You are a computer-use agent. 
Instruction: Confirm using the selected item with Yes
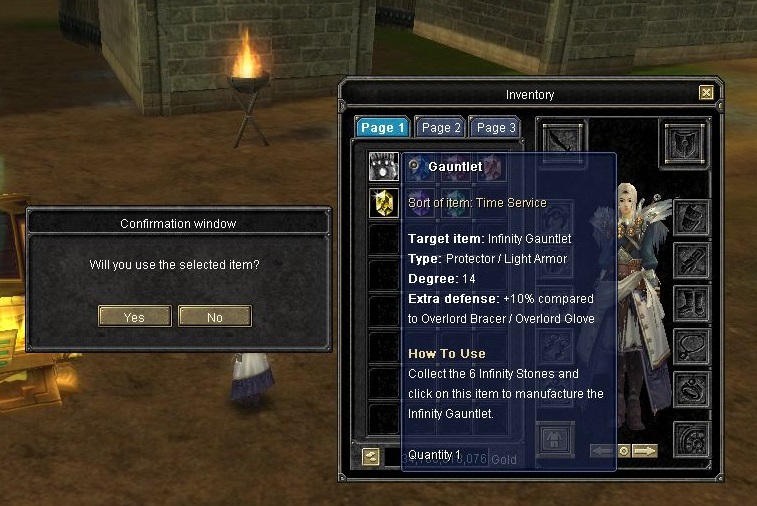134,317
